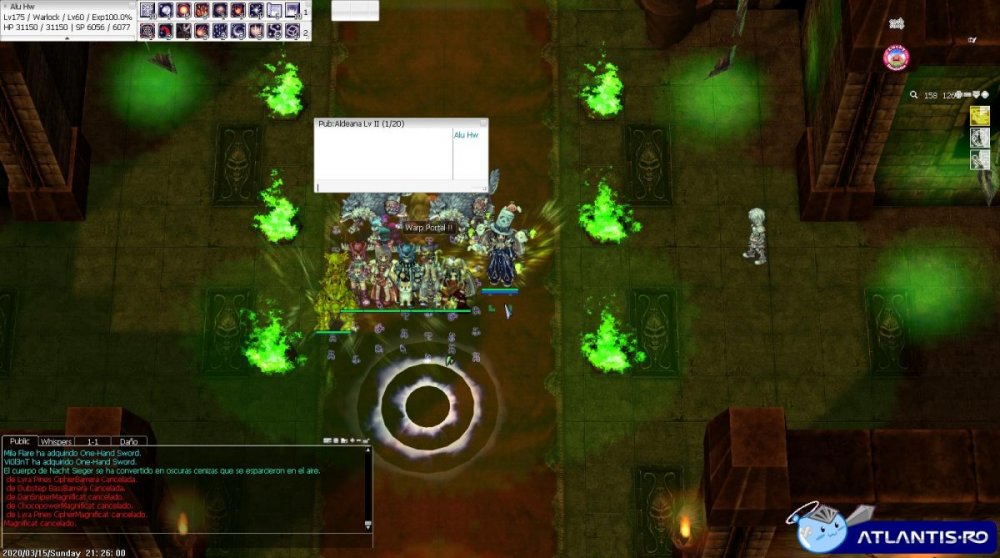This screenshot has width=1000, height=558.
Task: Open the Whispers chat tab
Action: click(x=56, y=441)
